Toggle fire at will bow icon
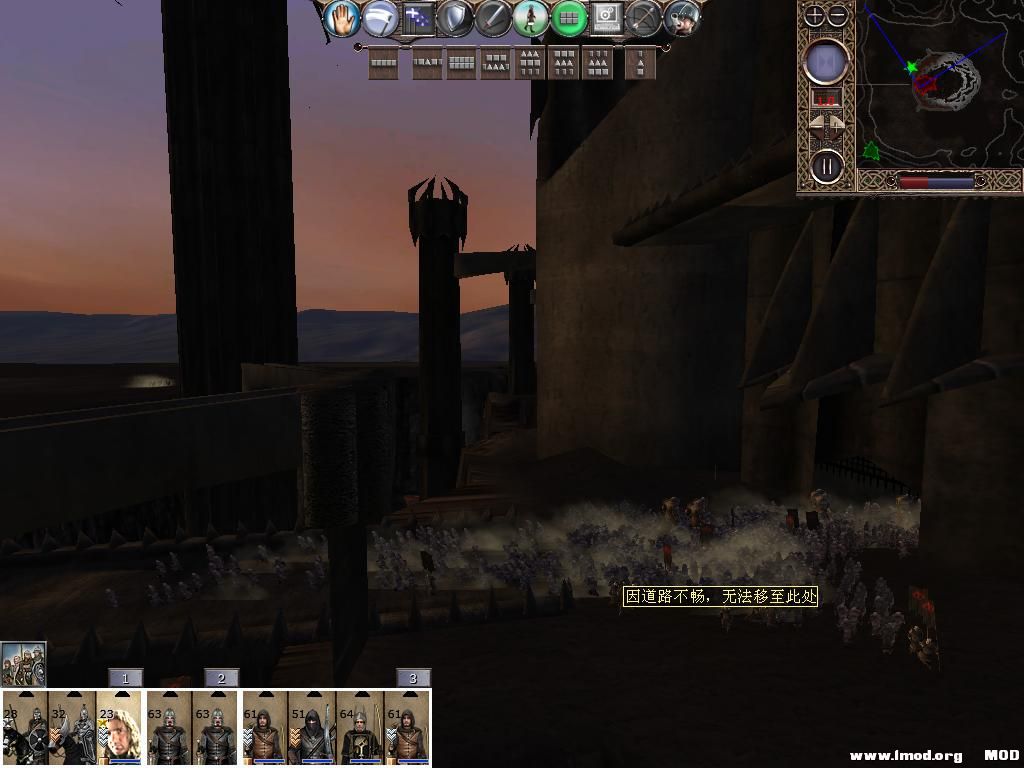The width and height of the screenshot is (1024, 768). (644, 18)
